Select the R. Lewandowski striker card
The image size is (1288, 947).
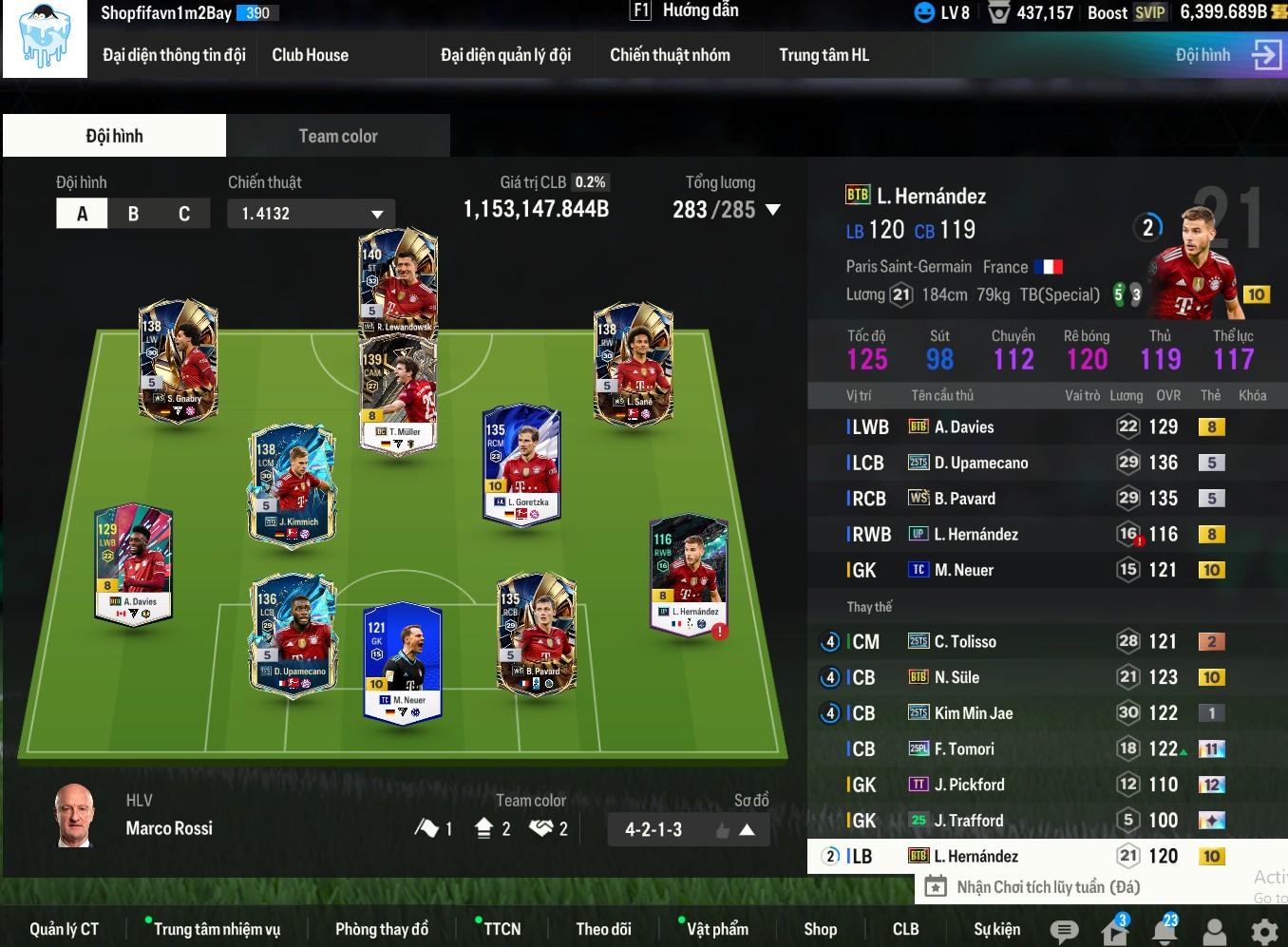tap(398, 281)
